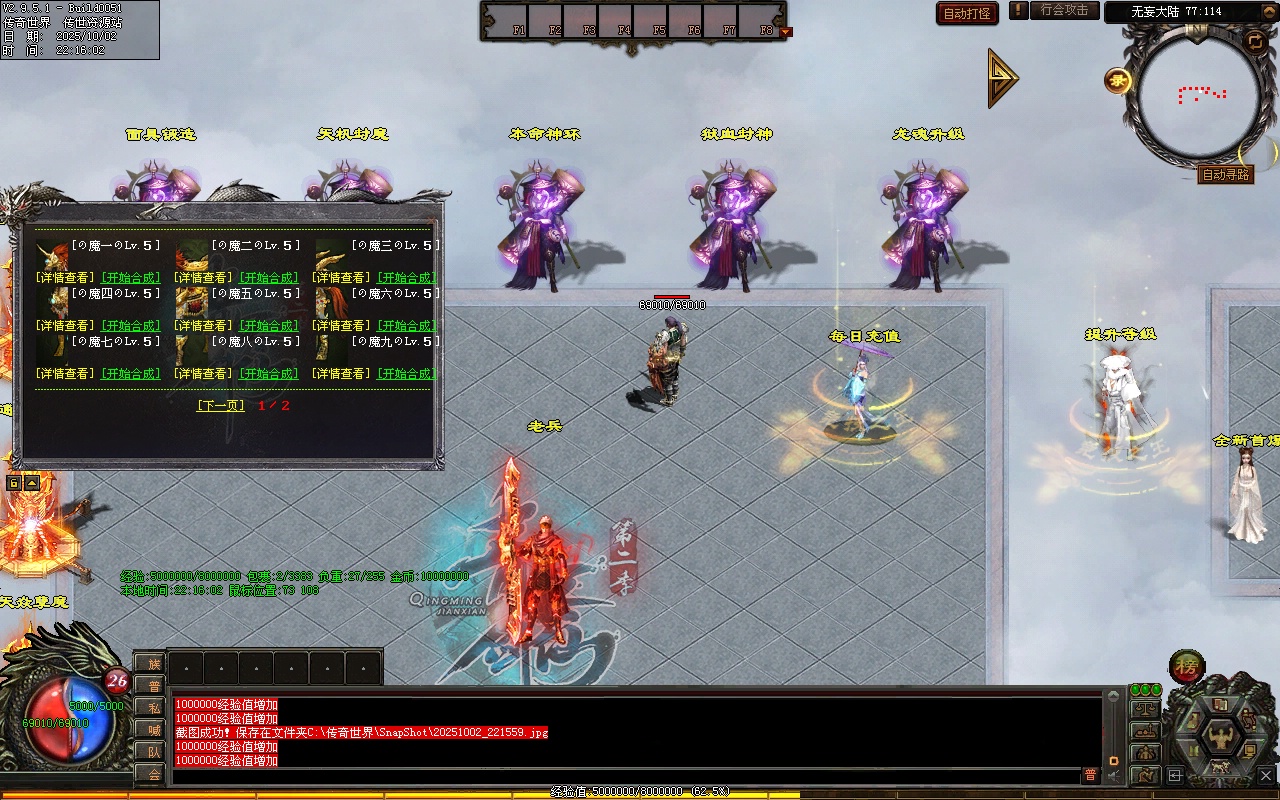The height and width of the screenshot is (800, 1280).
Task: Click the gold 录 round button beside minimap
Action: click(1118, 81)
